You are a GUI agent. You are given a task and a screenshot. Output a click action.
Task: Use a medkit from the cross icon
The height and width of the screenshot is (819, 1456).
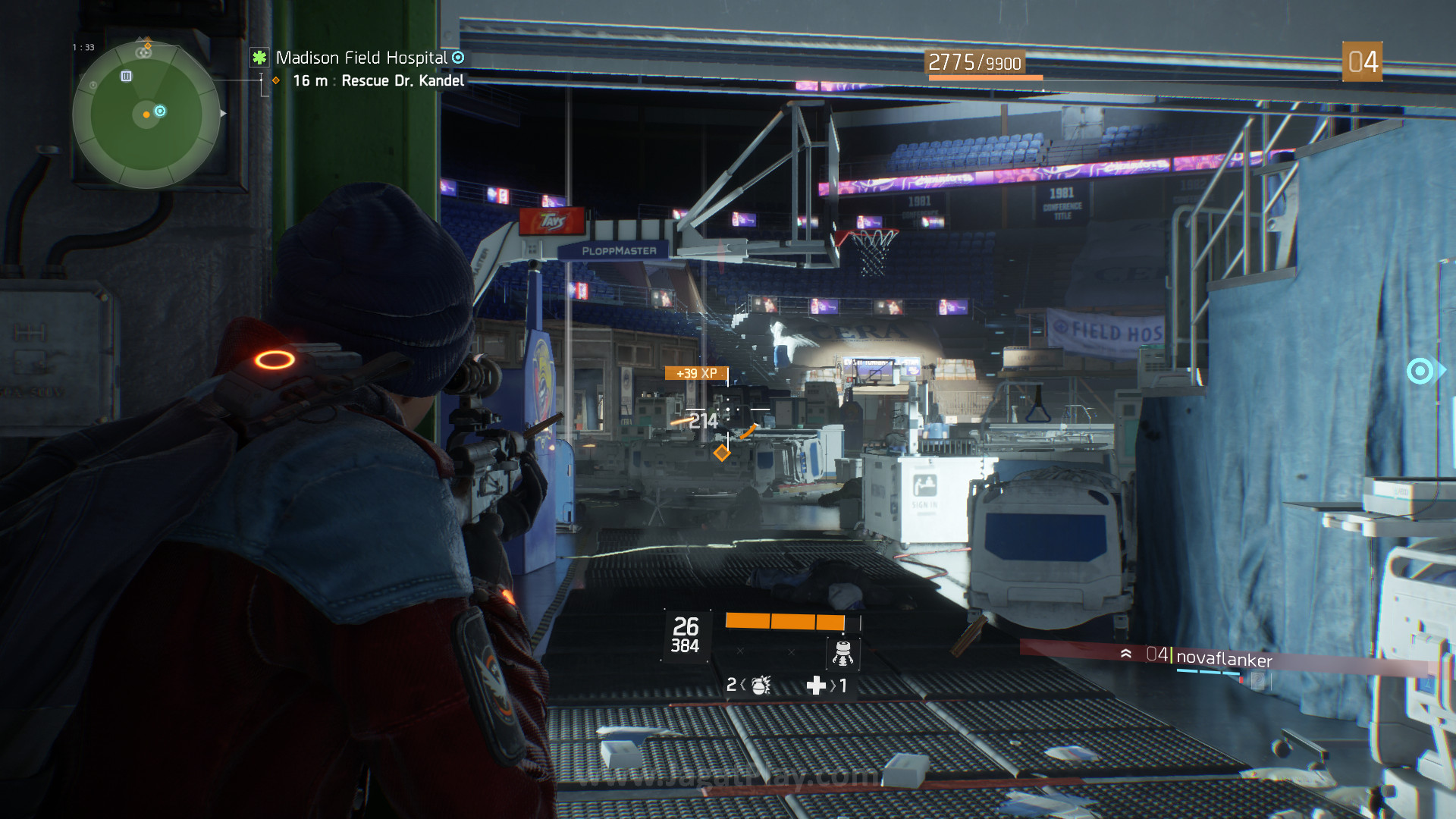[x=816, y=686]
